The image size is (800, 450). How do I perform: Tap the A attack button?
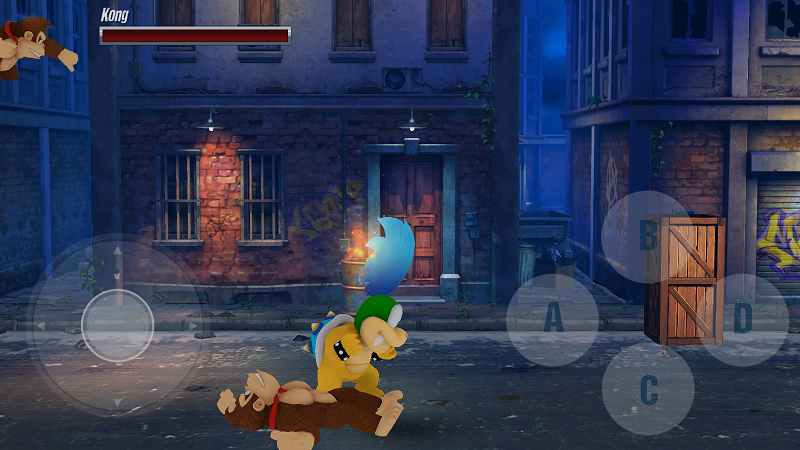[553, 320]
